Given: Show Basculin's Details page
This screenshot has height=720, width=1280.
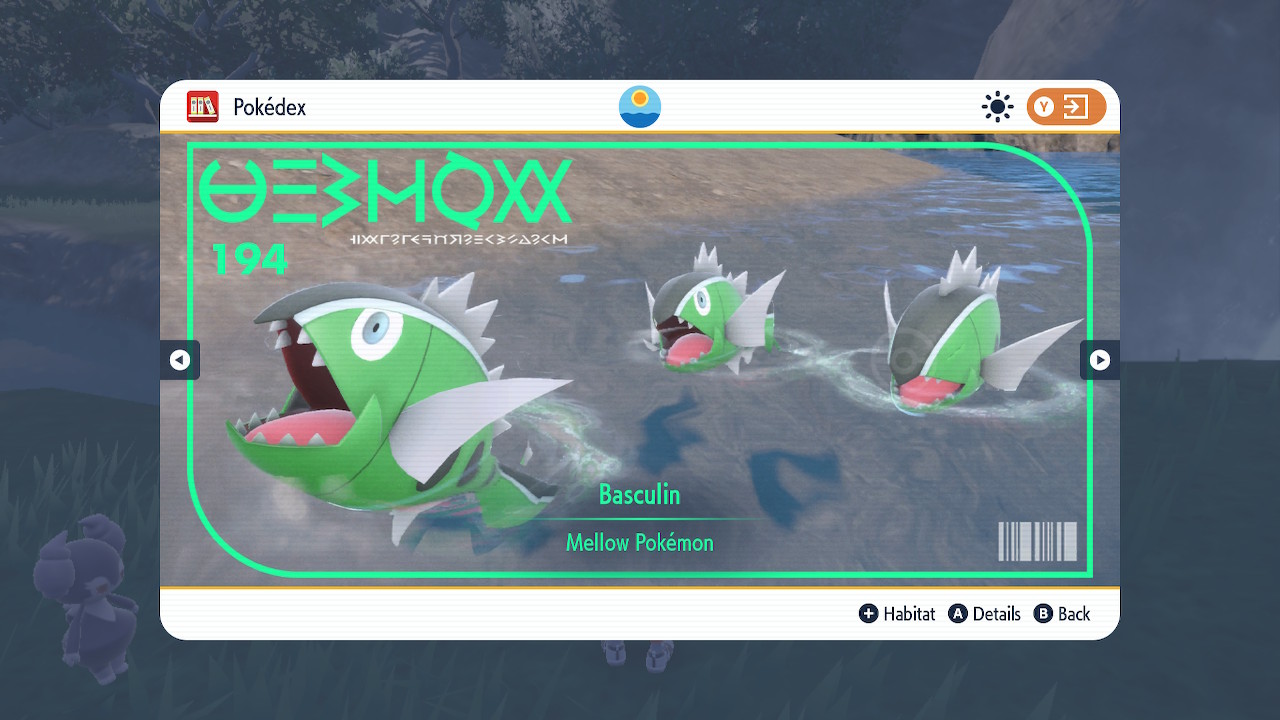Looking at the screenshot, I should coord(984,614).
